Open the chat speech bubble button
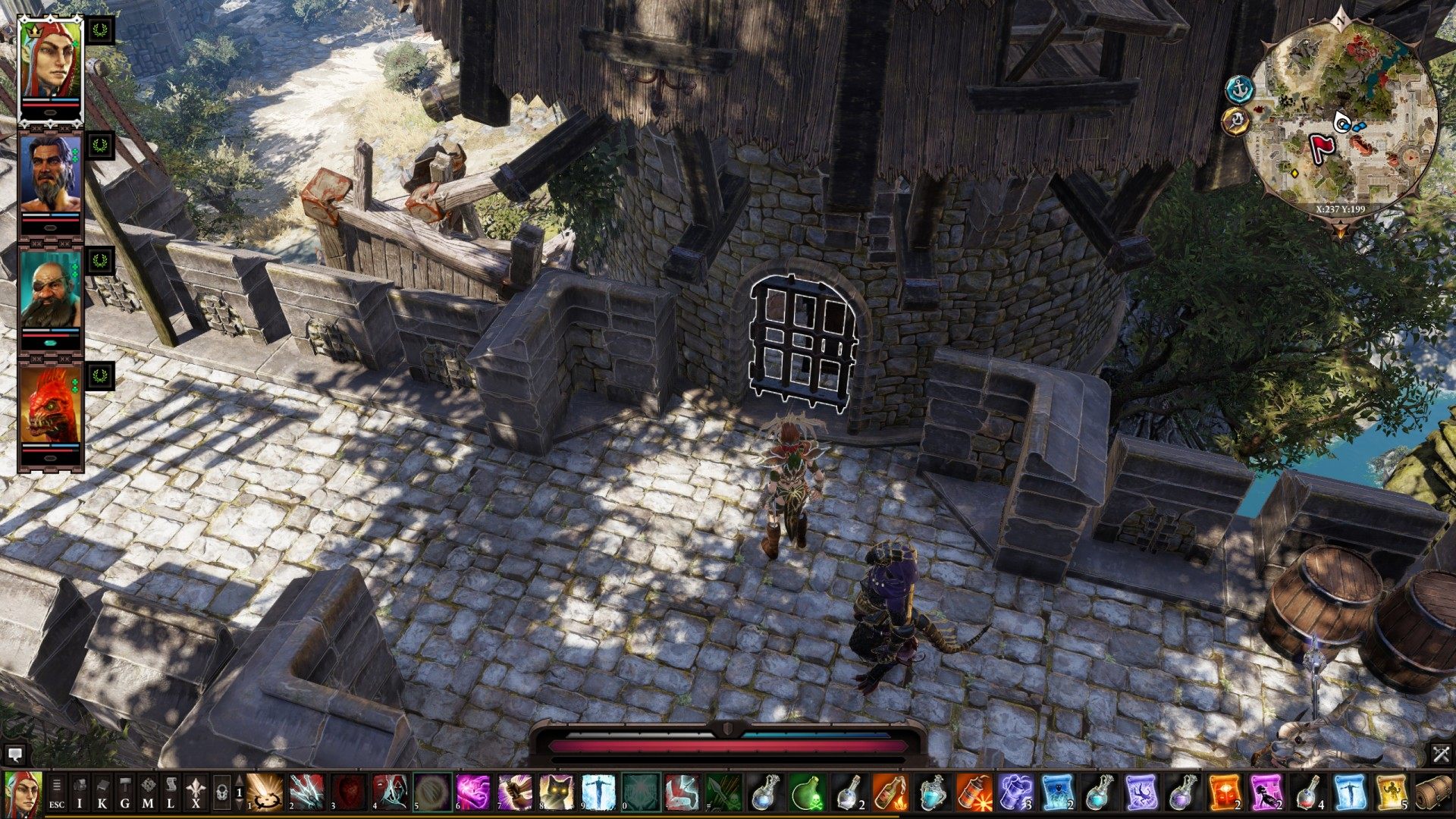The height and width of the screenshot is (819, 1456). click(x=14, y=754)
